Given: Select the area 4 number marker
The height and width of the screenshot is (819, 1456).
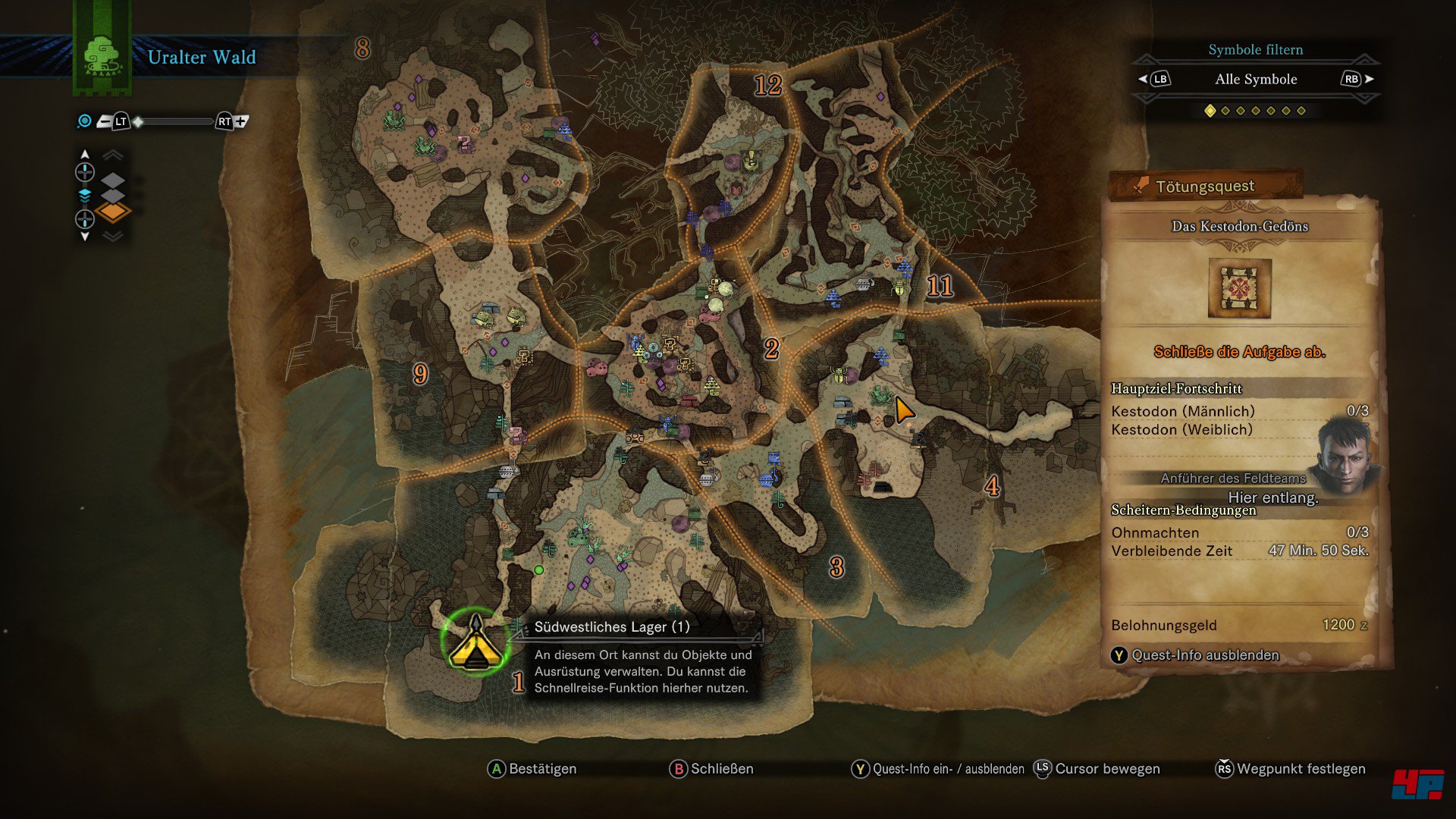Looking at the screenshot, I should [x=992, y=486].
